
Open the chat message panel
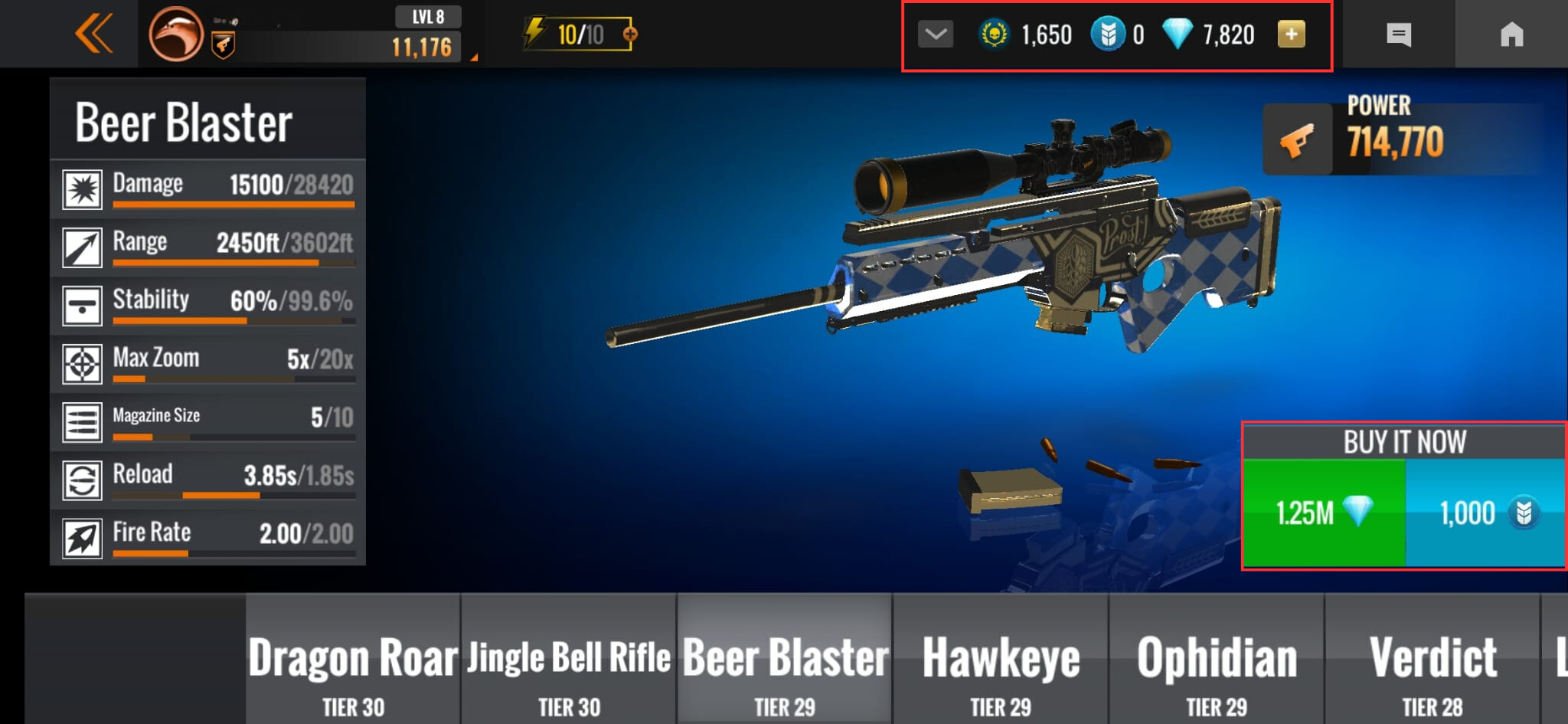point(1400,34)
